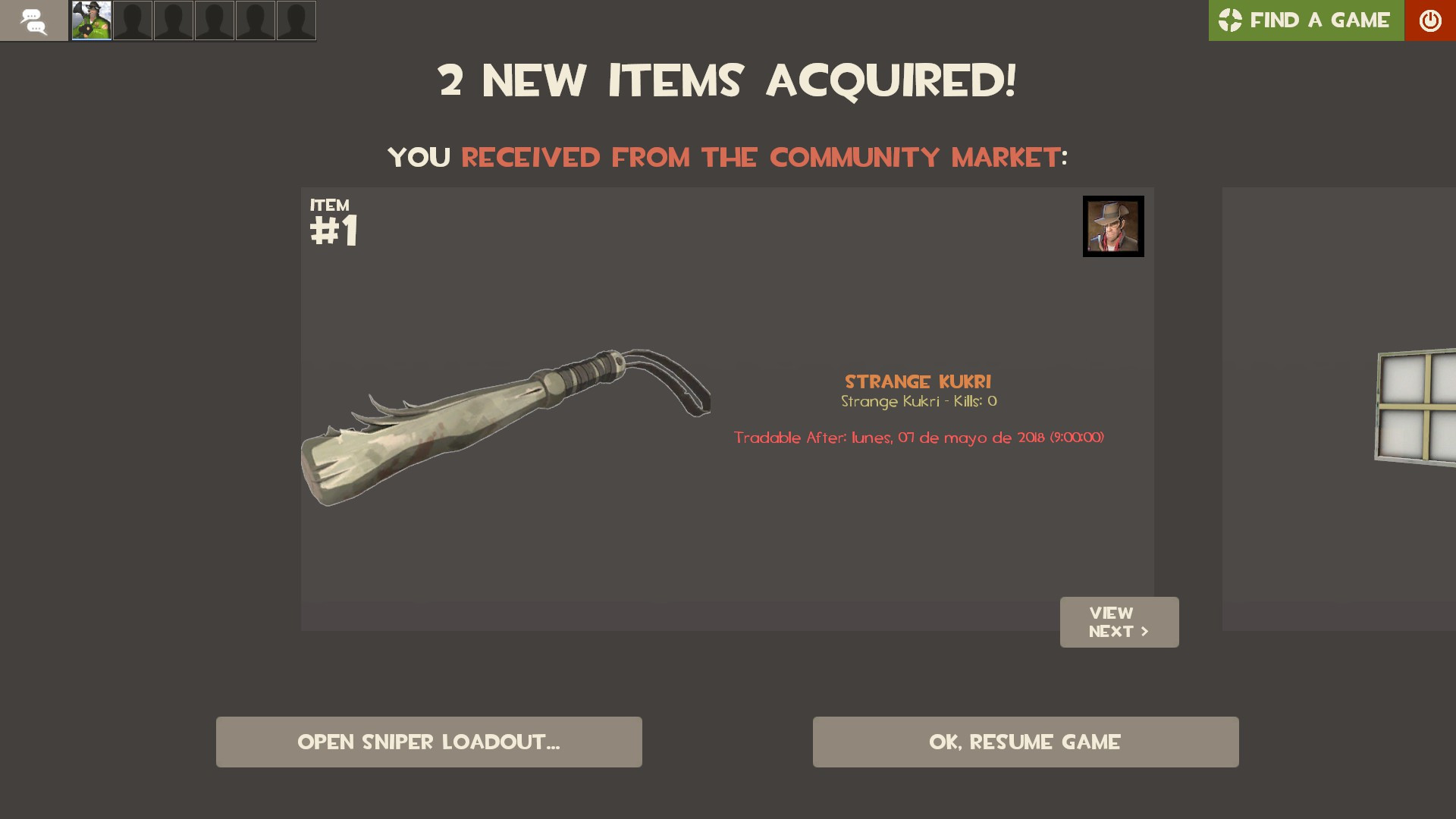Click the chevron arrow in View Next
1456x819 pixels.
click(x=1144, y=630)
